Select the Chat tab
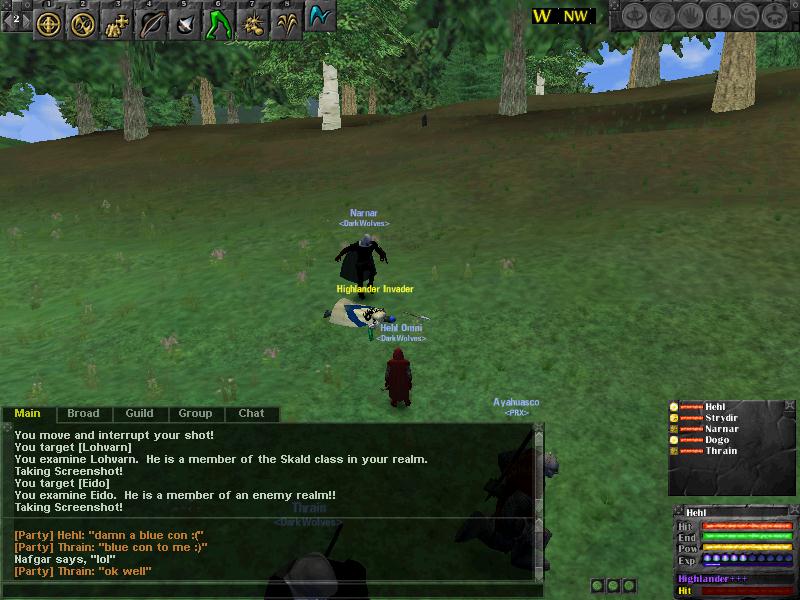Viewport: 800px width, 600px height. point(251,413)
